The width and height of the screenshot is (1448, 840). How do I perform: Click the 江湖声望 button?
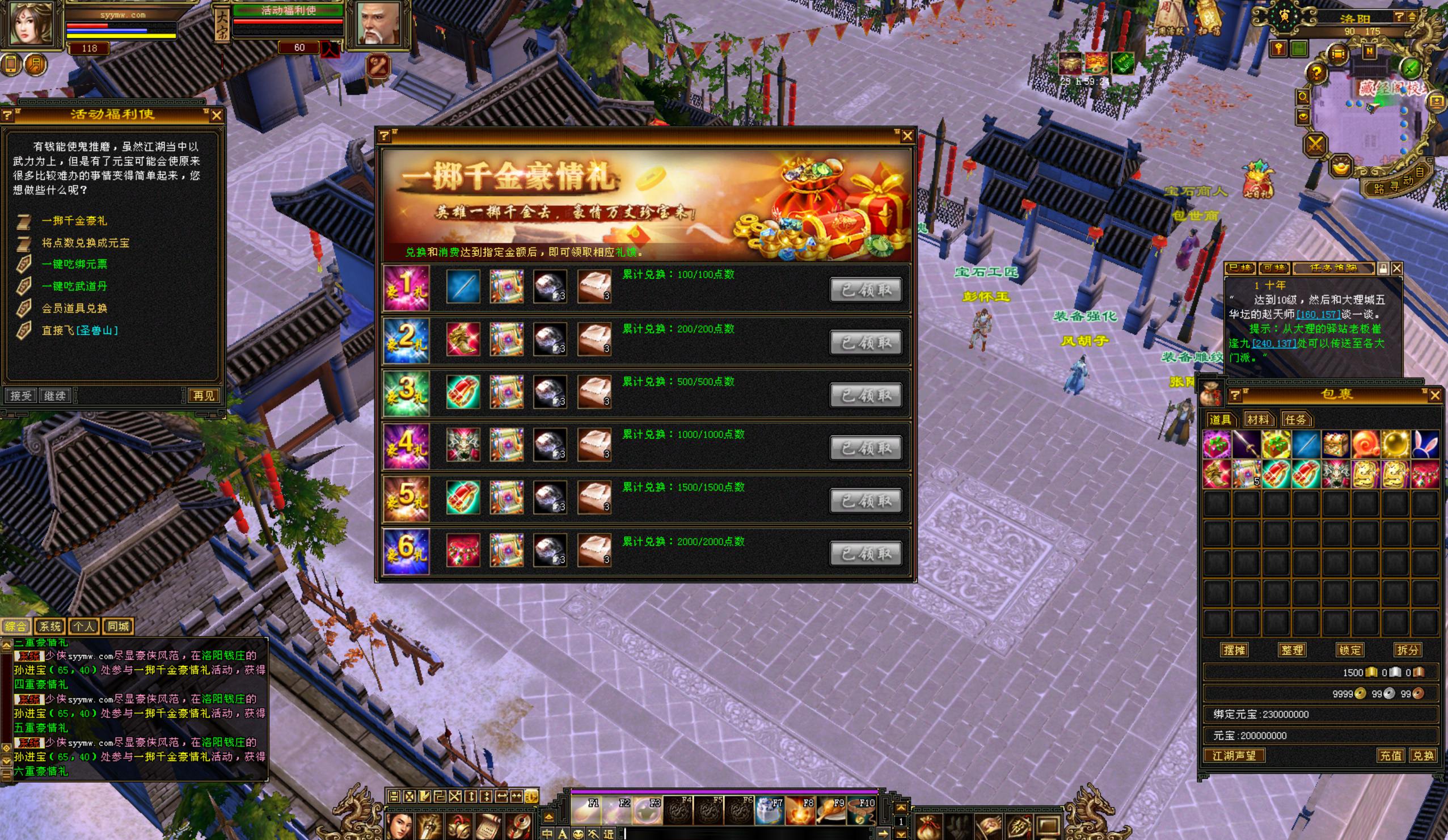coord(1234,755)
